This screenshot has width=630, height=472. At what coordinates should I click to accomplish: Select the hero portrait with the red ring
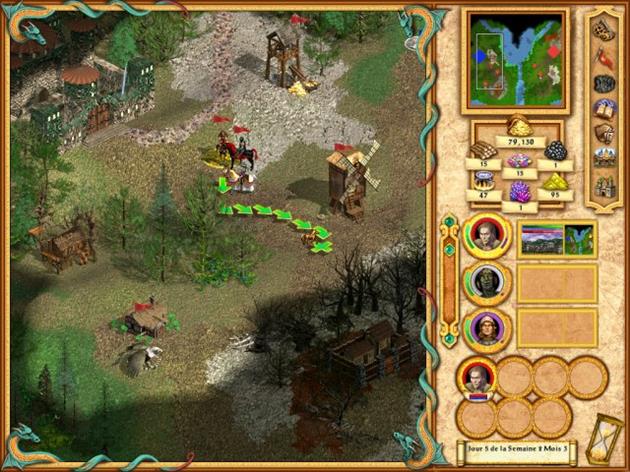coord(486,237)
